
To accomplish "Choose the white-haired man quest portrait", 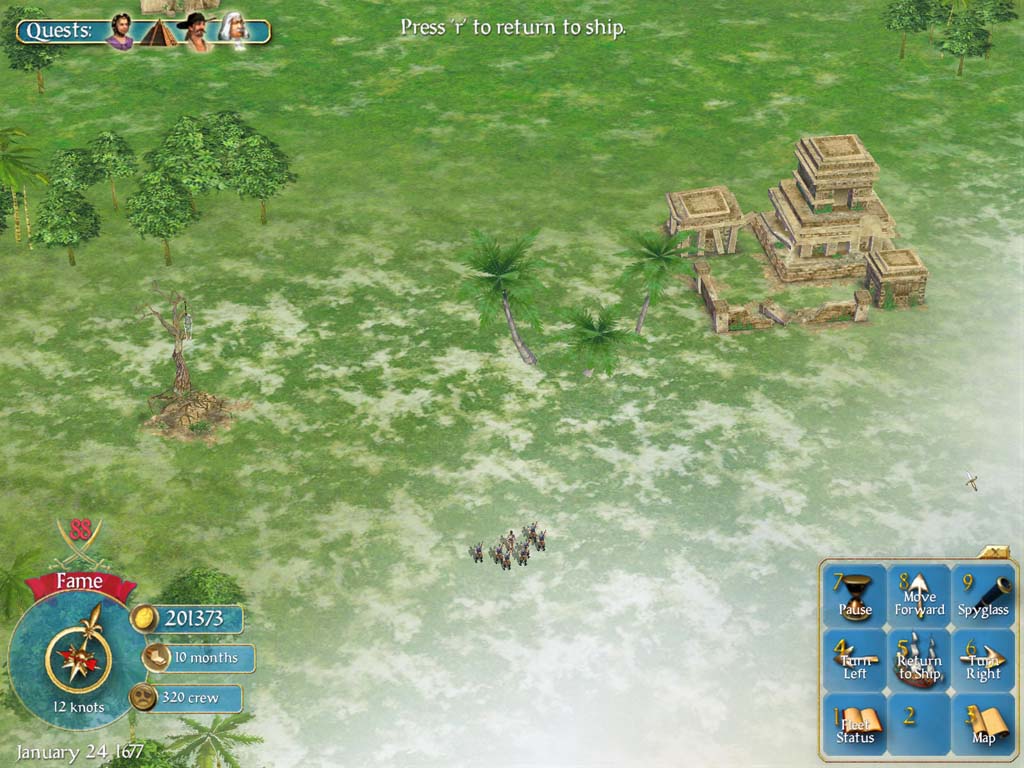I will point(233,31).
